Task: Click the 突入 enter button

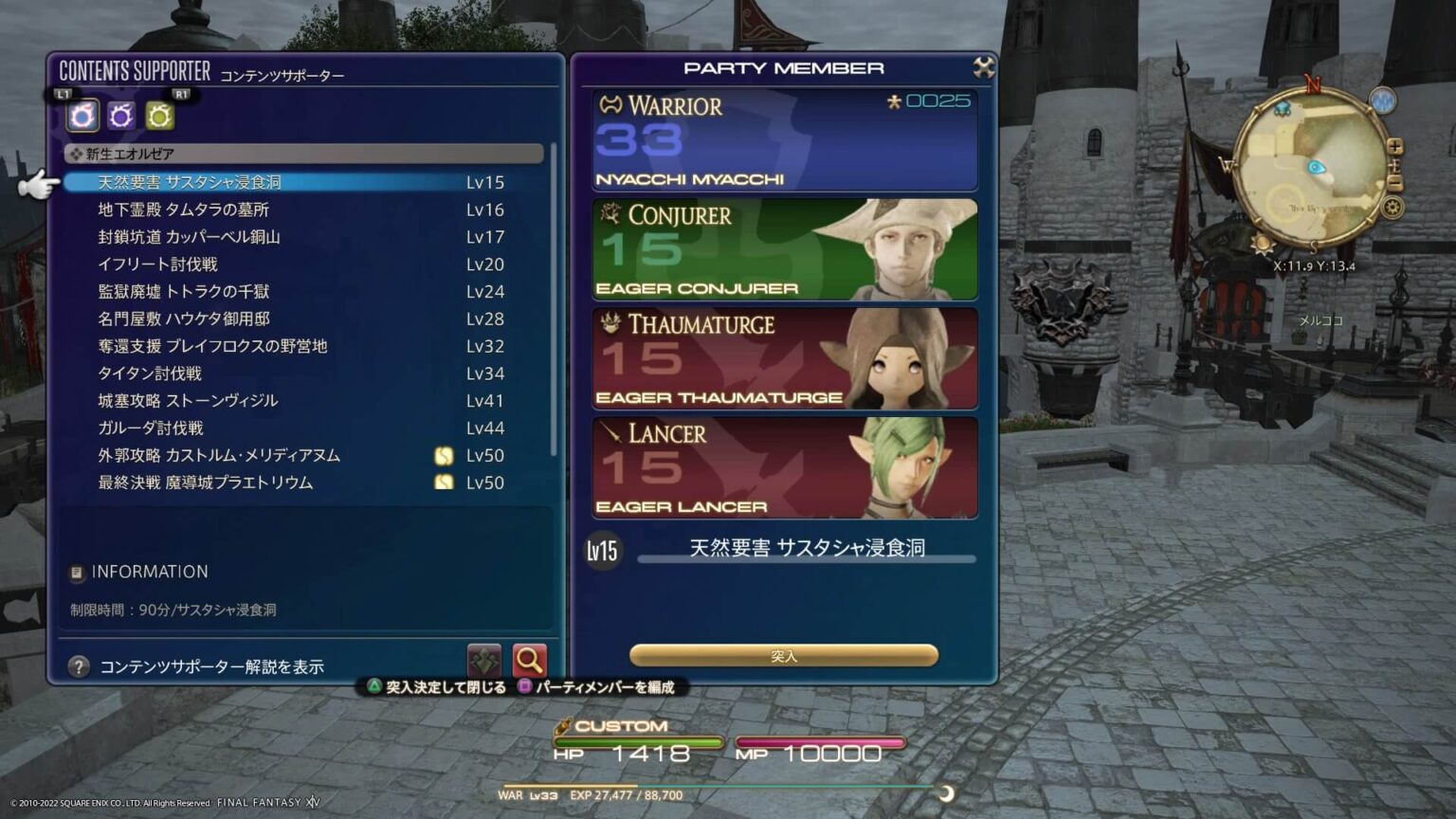Action: 784,655
